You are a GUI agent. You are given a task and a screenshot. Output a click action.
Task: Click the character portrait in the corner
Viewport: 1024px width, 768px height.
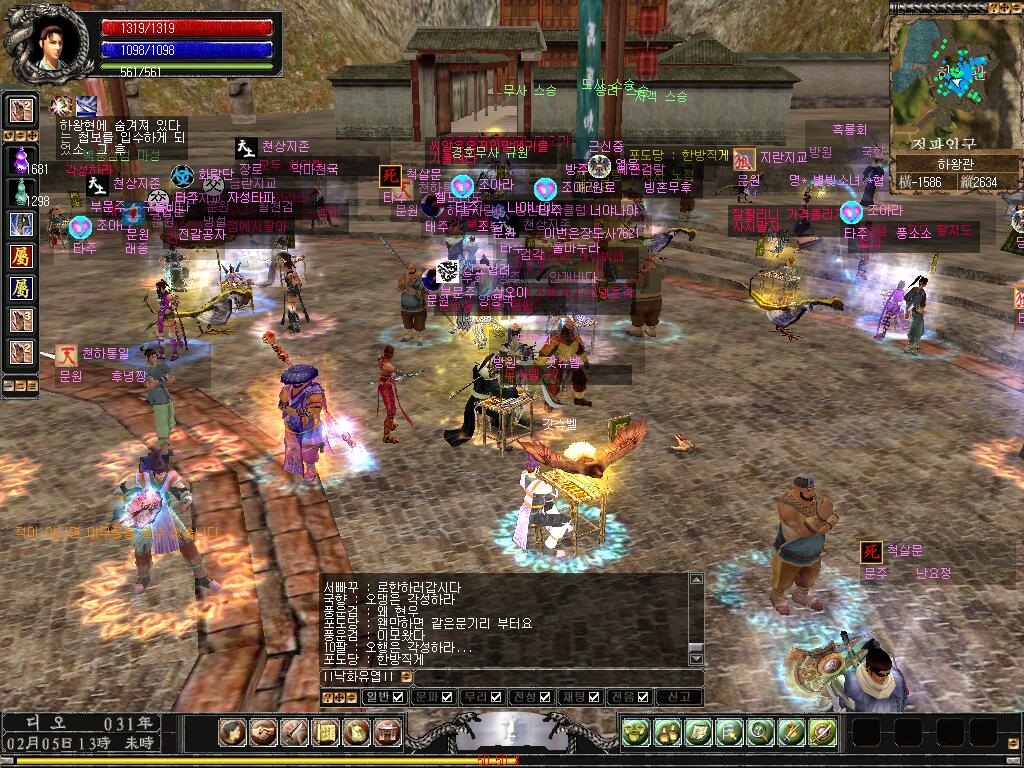coord(43,42)
